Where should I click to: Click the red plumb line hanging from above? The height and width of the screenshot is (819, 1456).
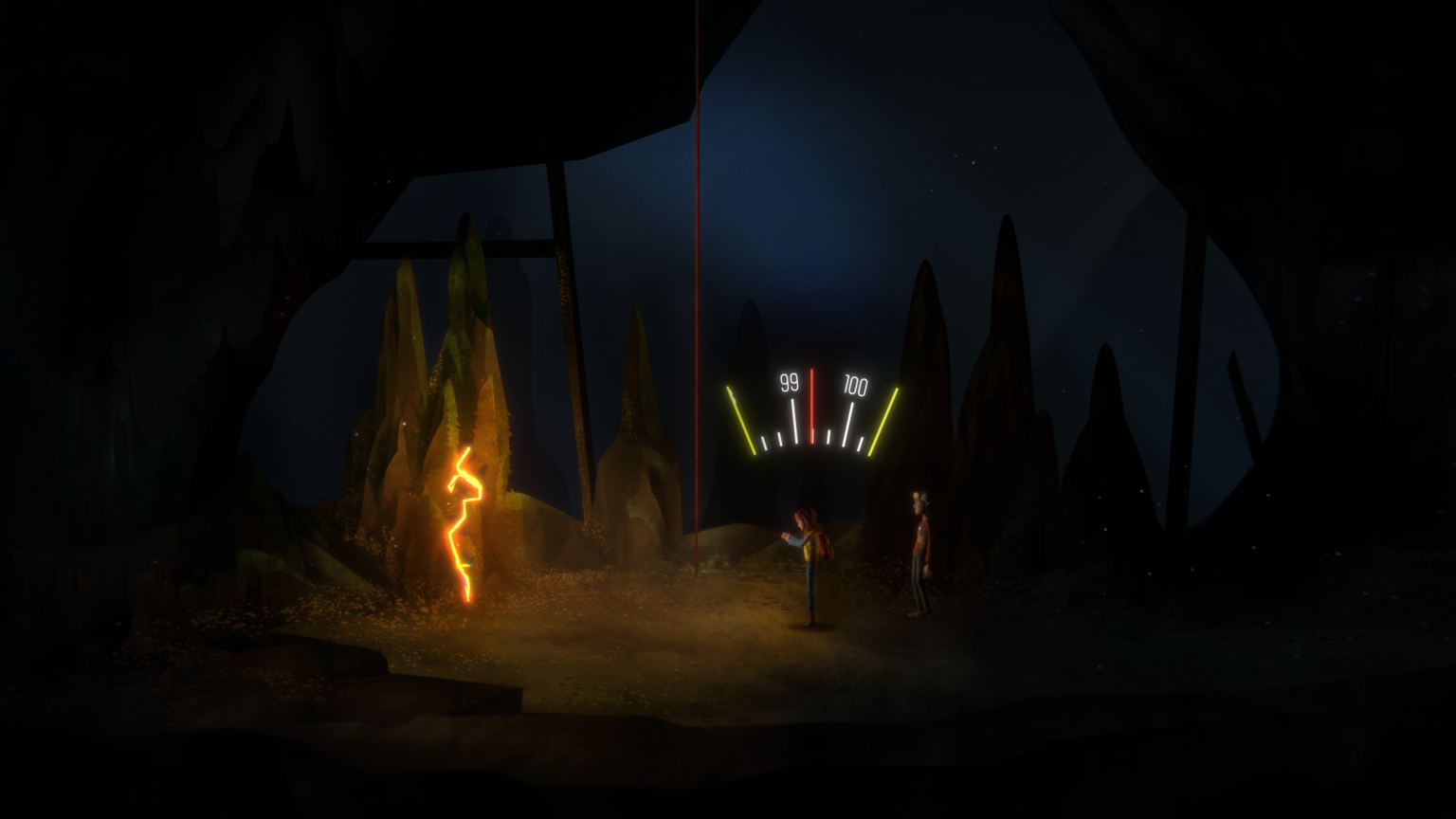click(x=699, y=237)
